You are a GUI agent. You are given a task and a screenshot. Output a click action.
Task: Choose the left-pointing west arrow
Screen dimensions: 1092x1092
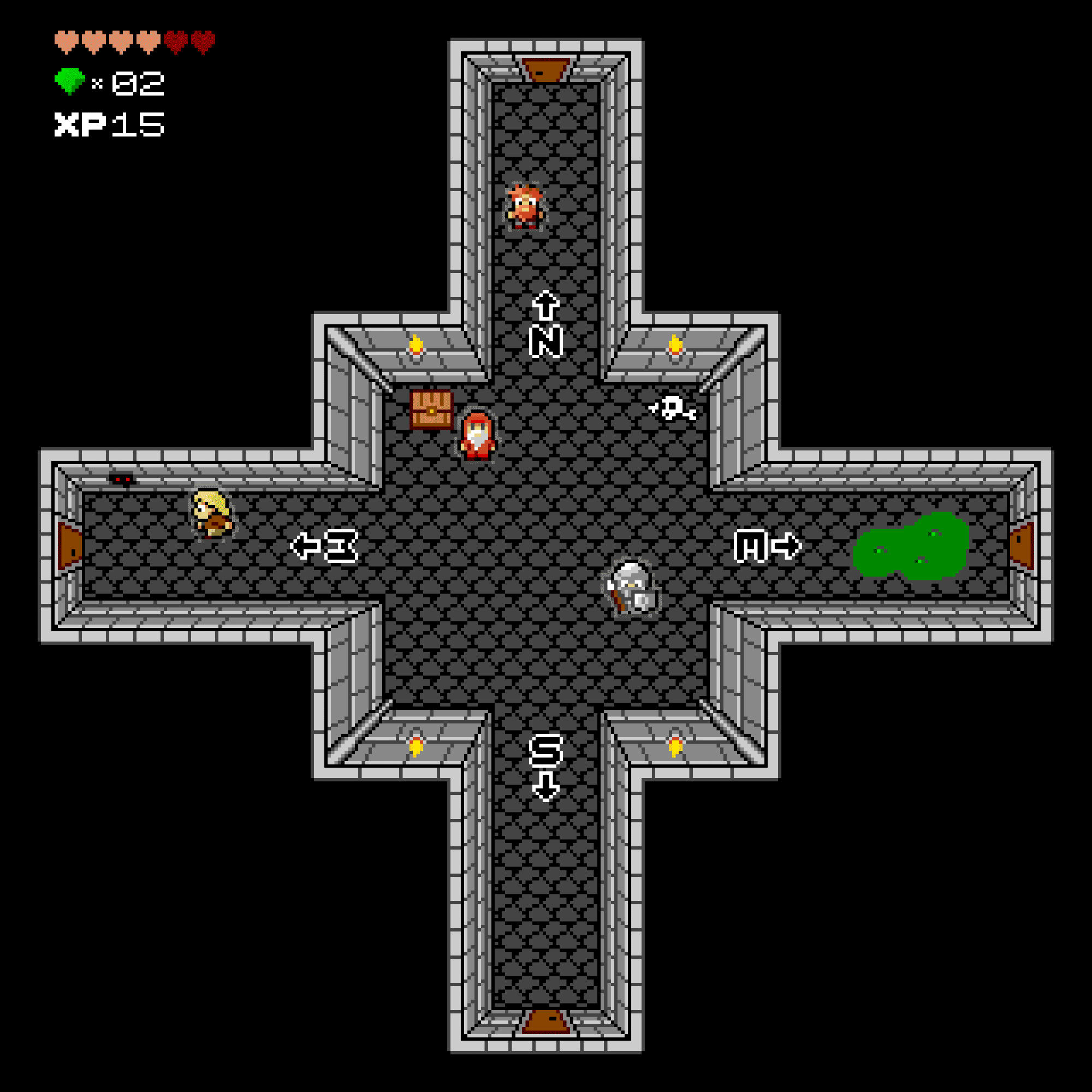[306, 546]
